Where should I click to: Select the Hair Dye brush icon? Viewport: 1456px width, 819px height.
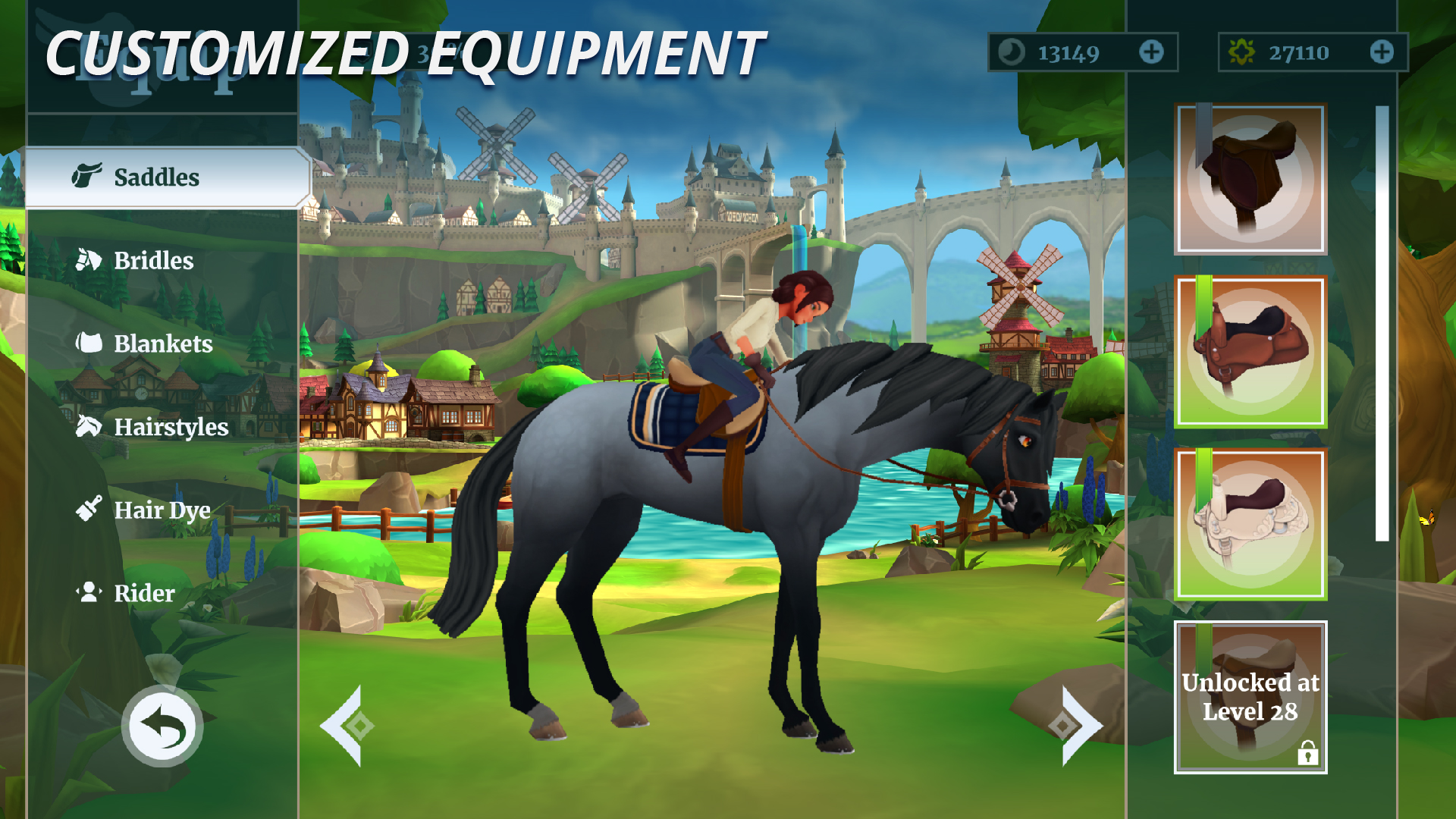pyautogui.click(x=89, y=510)
